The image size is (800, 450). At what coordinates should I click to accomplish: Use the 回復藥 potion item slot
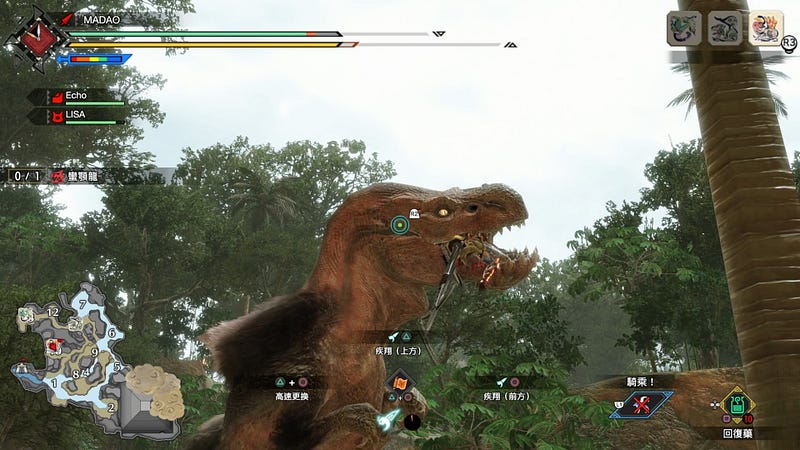[x=738, y=407]
